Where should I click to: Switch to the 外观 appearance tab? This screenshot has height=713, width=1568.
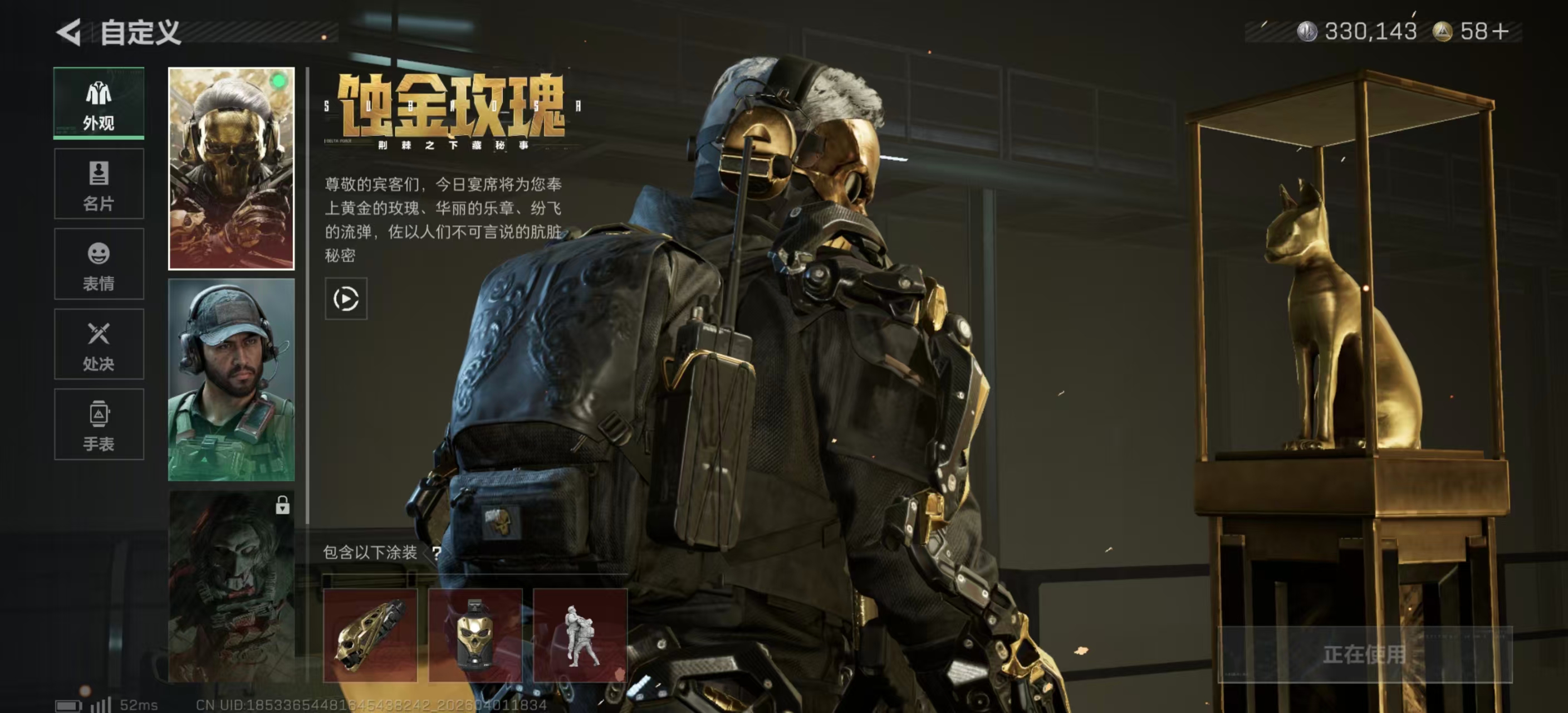99,104
